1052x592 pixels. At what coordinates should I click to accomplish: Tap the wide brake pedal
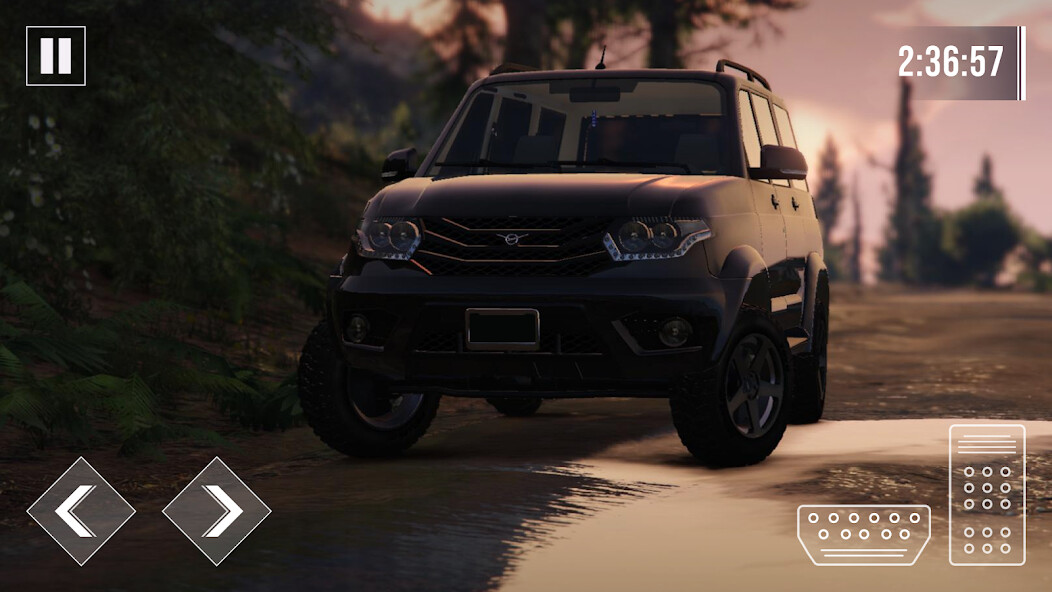pyautogui.click(x=864, y=535)
